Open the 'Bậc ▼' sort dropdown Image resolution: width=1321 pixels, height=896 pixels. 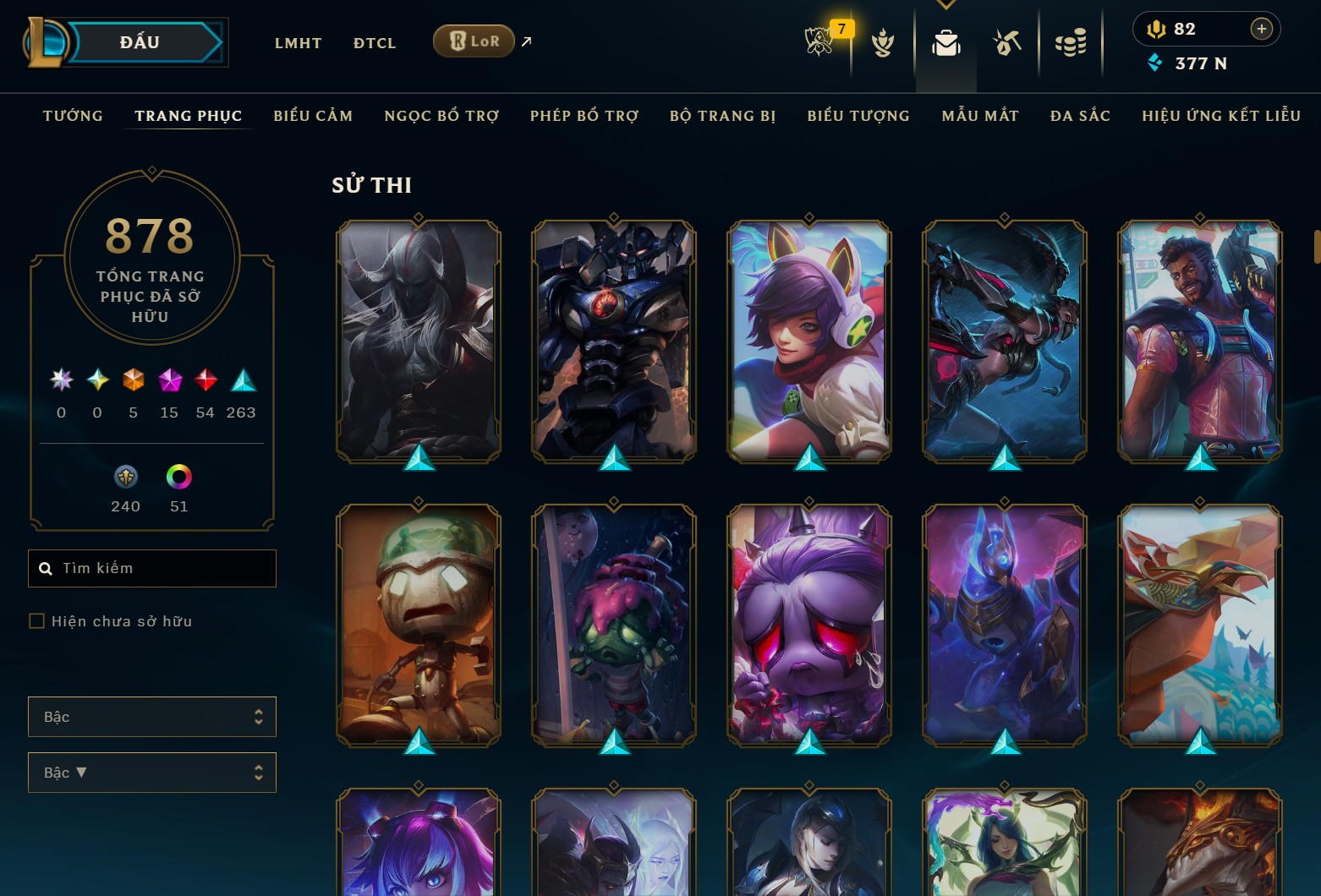(152, 772)
